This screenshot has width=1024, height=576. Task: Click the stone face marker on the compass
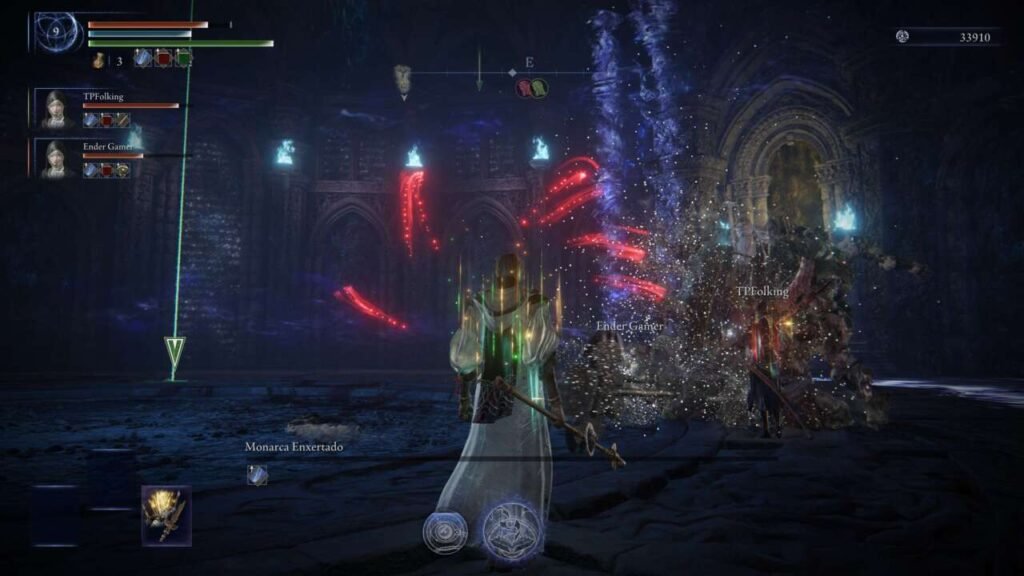tap(403, 77)
